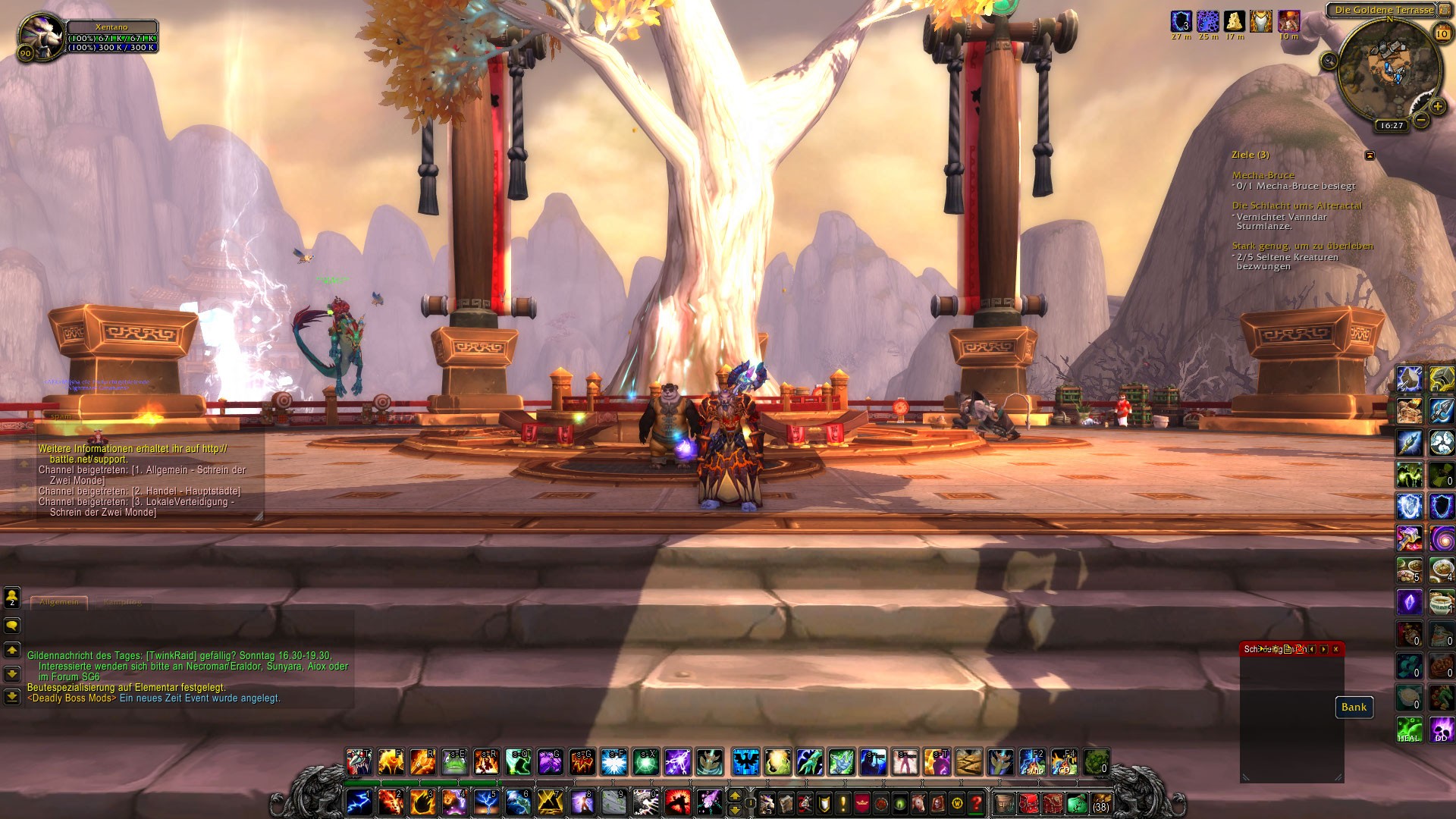1456x819 pixels.
Task: Toggle the minimap tracking magnifier button
Action: click(x=1329, y=61)
